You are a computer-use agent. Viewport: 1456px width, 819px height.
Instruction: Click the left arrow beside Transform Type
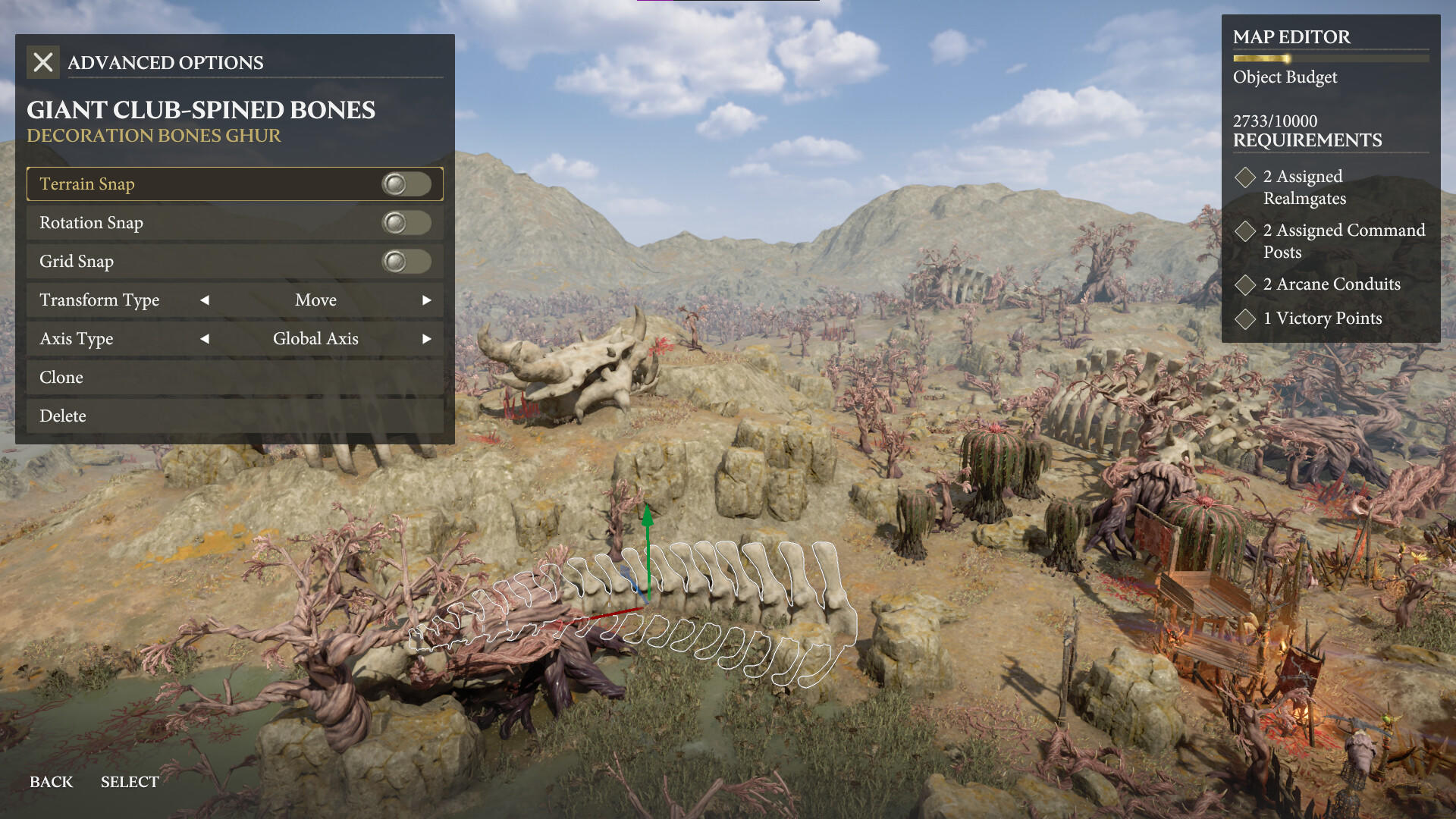[x=204, y=300]
